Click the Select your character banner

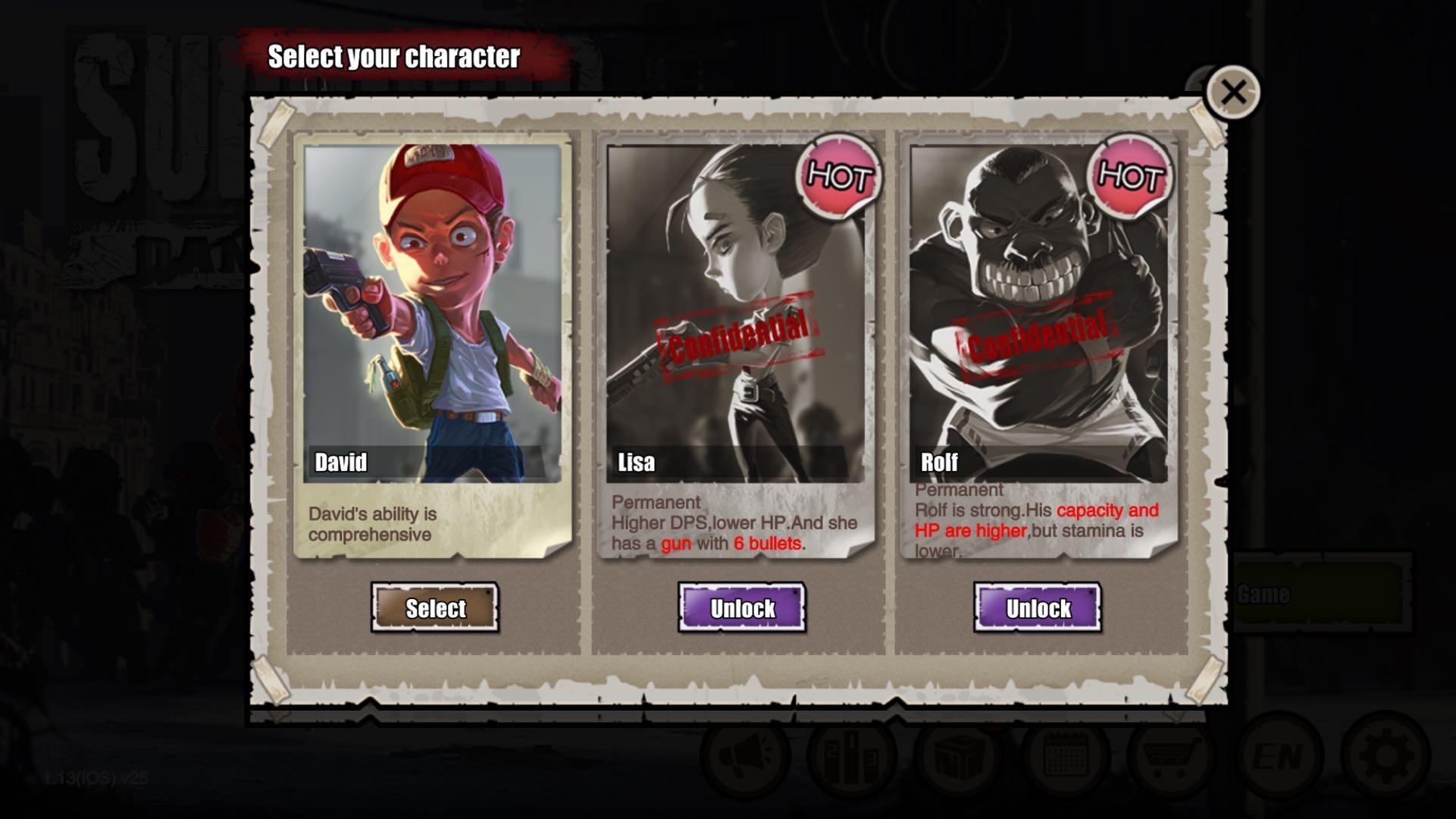tap(395, 56)
